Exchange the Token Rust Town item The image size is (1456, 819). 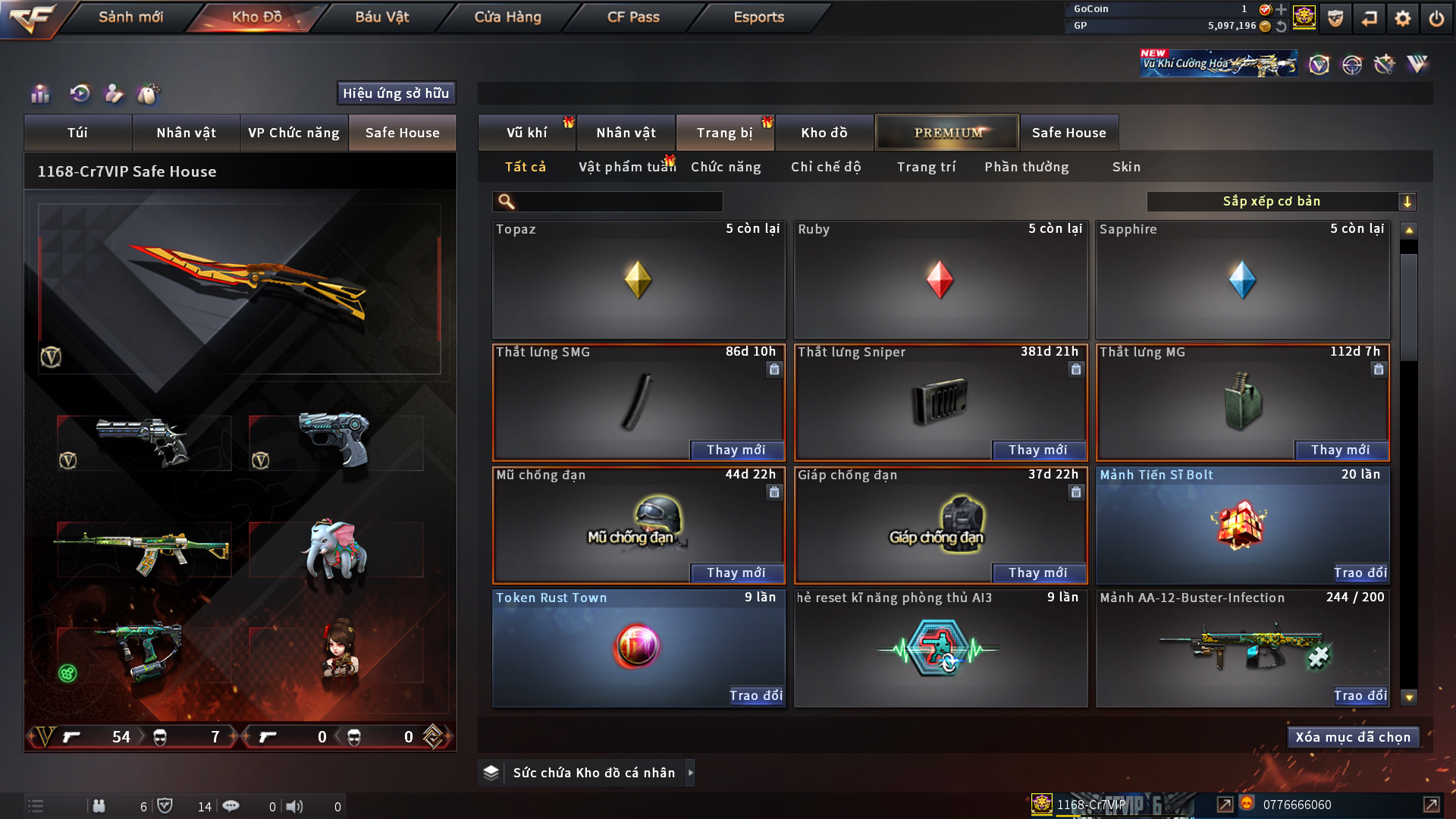755,695
